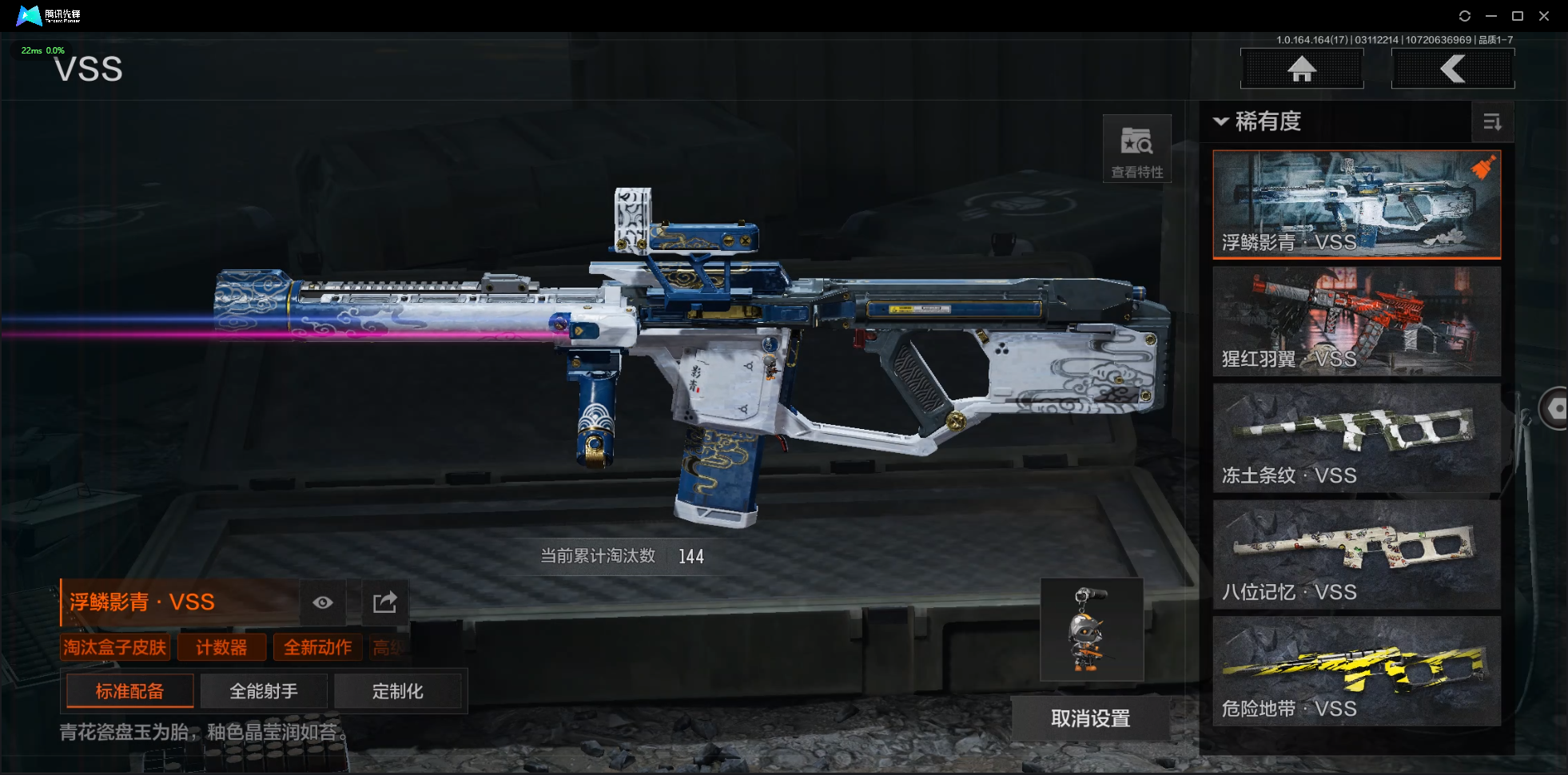Close the game window
This screenshot has height=775, width=1568.
tap(1544, 16)
